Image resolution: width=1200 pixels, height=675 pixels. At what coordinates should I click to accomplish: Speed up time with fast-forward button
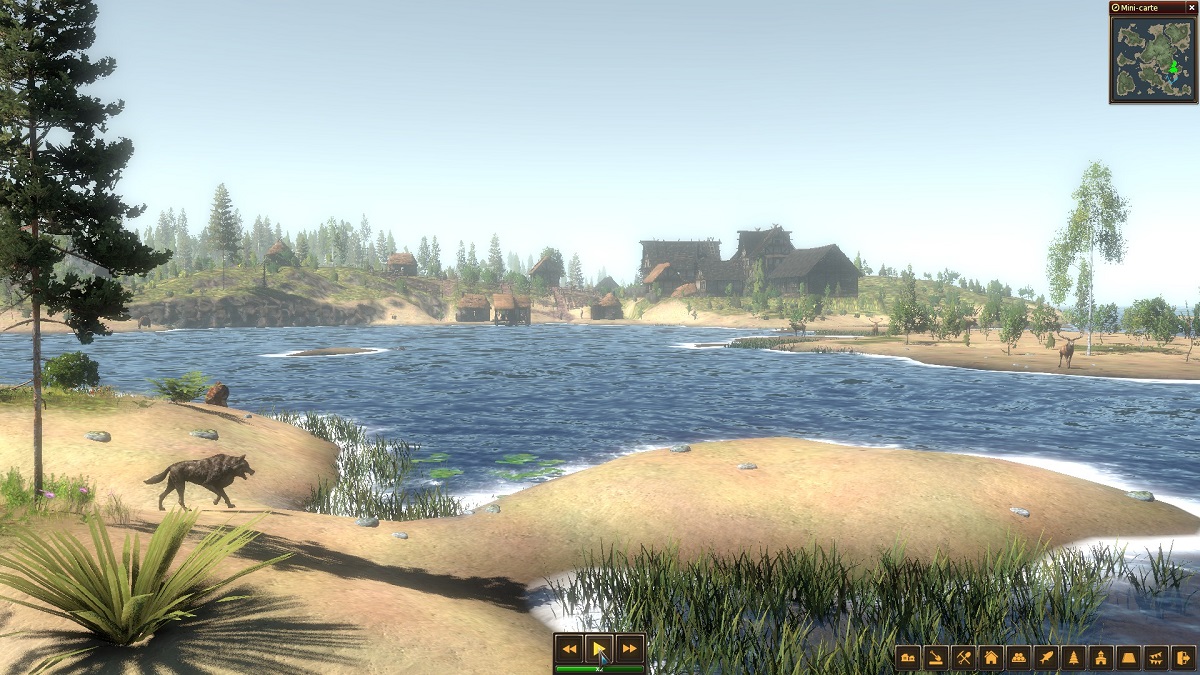click(629, 649)
